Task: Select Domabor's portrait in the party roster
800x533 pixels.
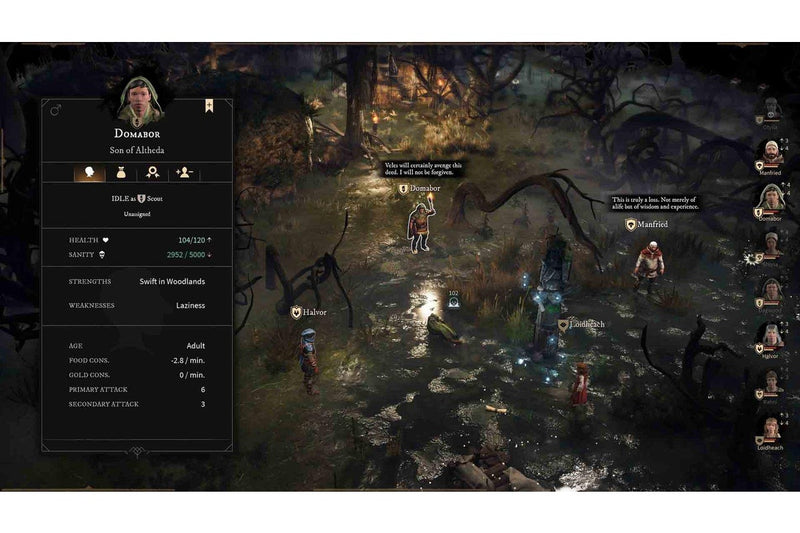Action: coord(770,198)
